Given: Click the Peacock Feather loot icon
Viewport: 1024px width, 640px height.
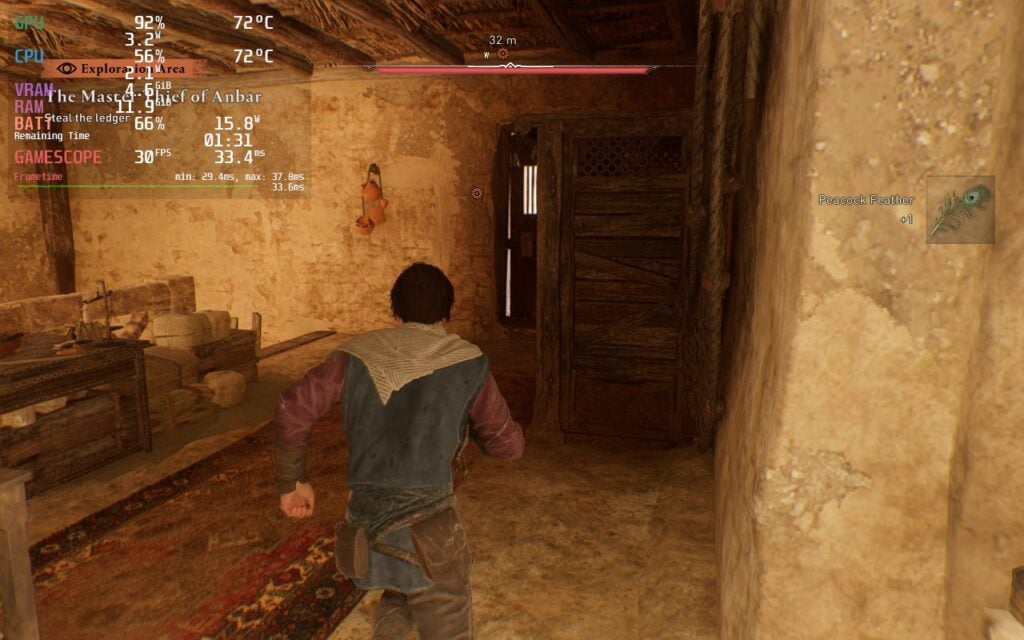Looking at the screenshot, I should (959, 210).
